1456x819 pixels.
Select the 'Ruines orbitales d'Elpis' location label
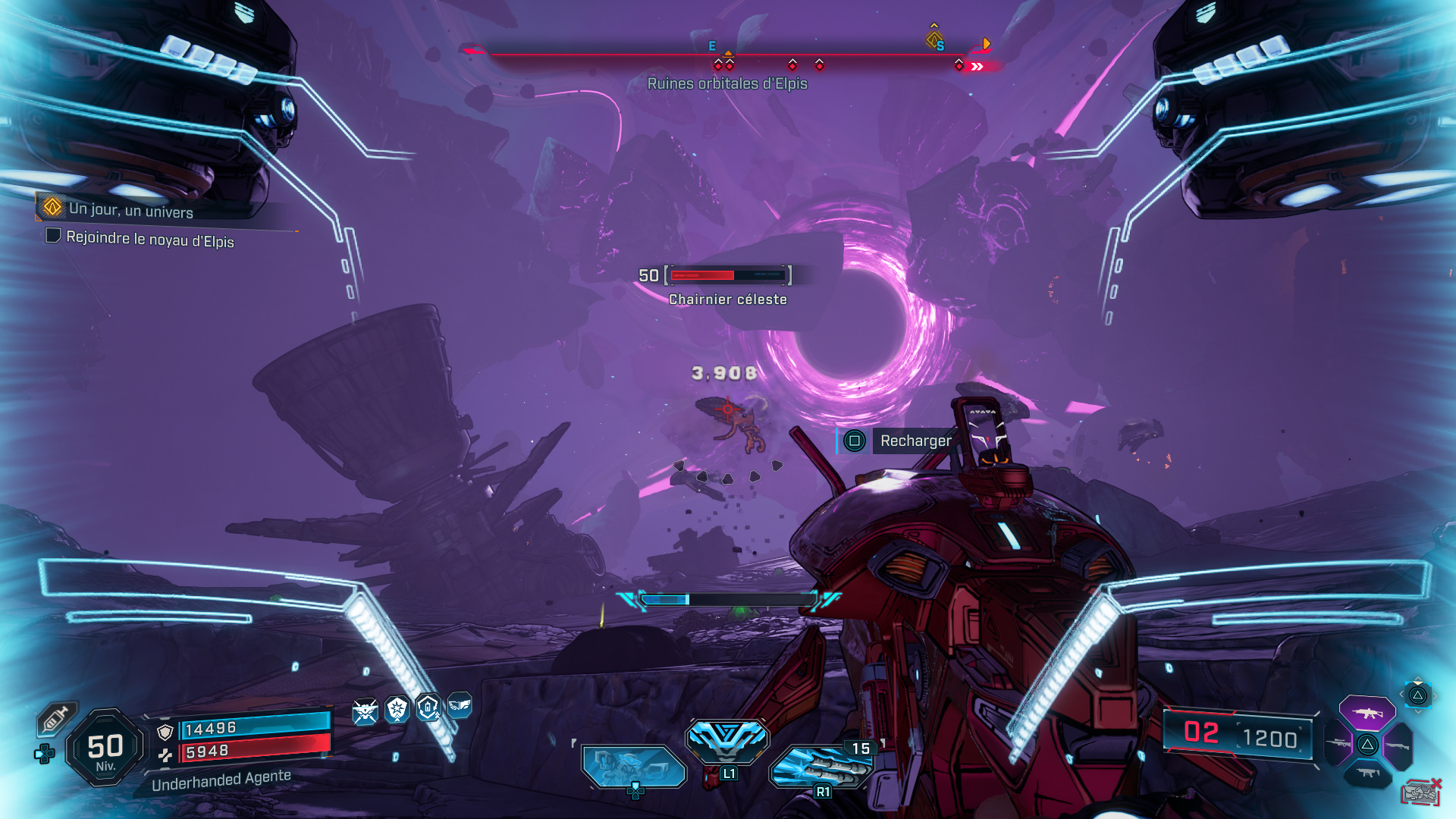[x=726, y=84]
